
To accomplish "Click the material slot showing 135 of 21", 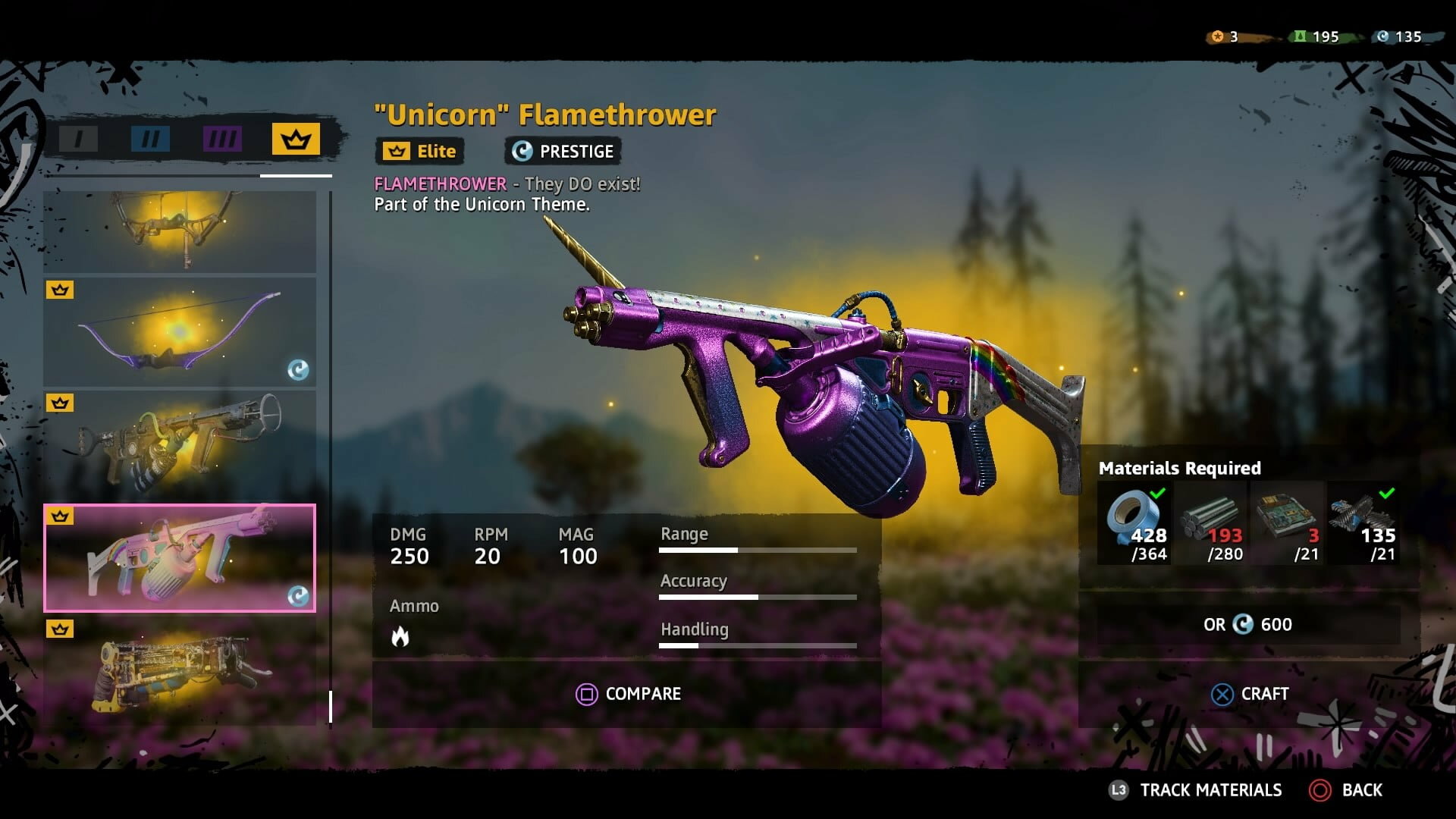I will point(1363,523).
